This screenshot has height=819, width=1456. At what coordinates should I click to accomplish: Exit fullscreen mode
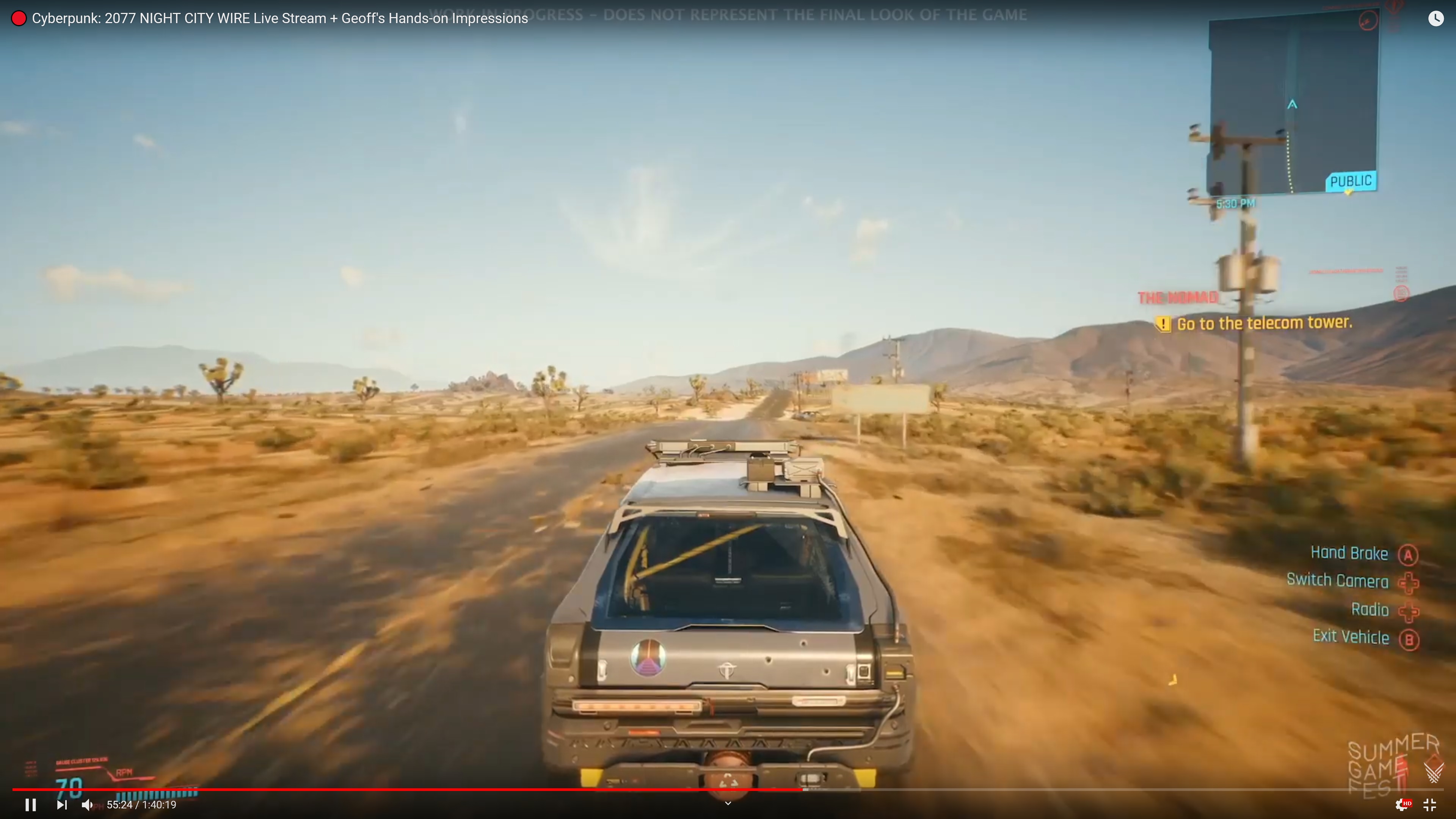pyautogui.click(x=1430, y=804)
